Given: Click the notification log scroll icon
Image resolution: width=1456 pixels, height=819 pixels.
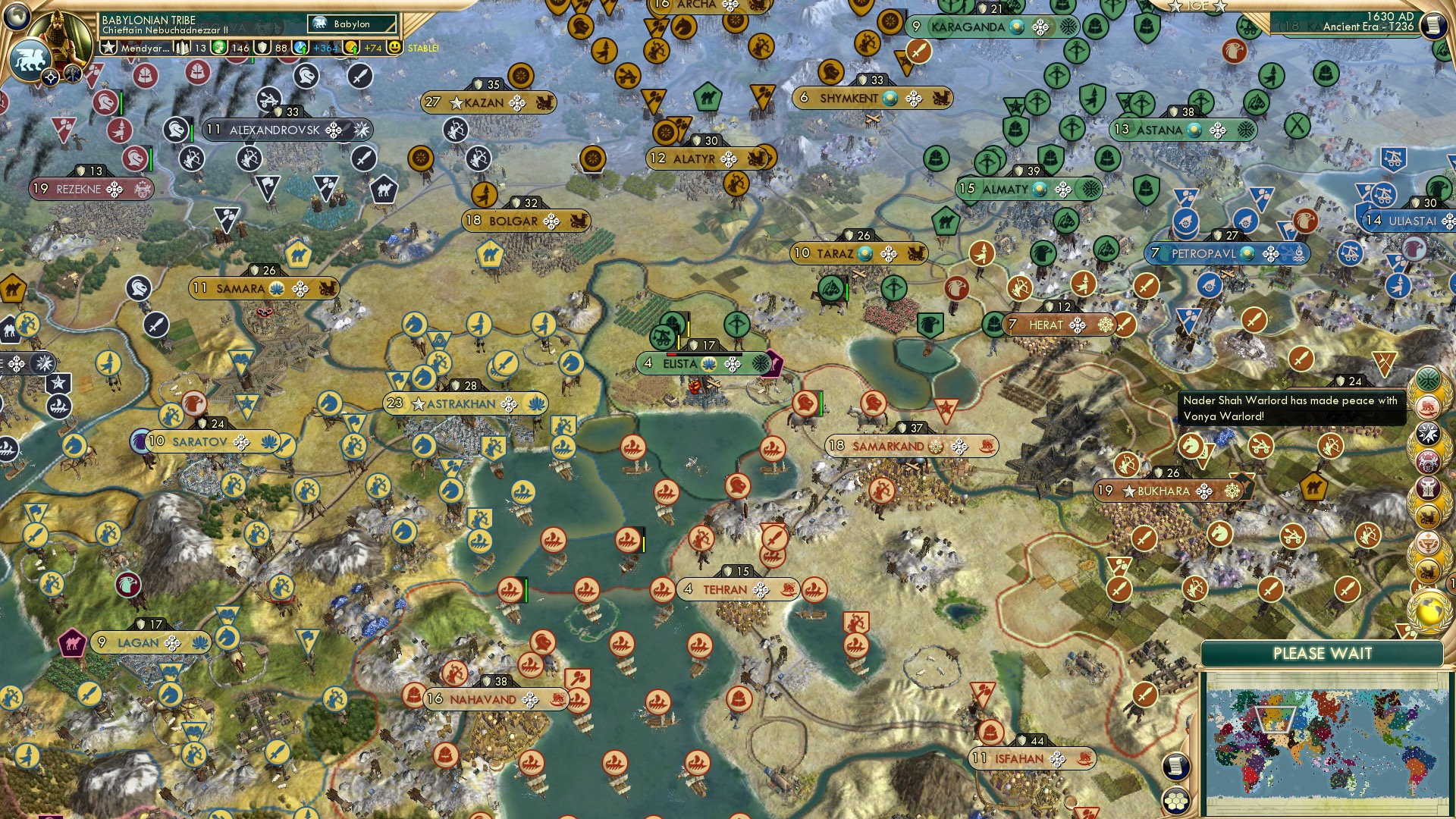Looking at the screenshot, I should pyautogui.click(x=1175, y=767).
